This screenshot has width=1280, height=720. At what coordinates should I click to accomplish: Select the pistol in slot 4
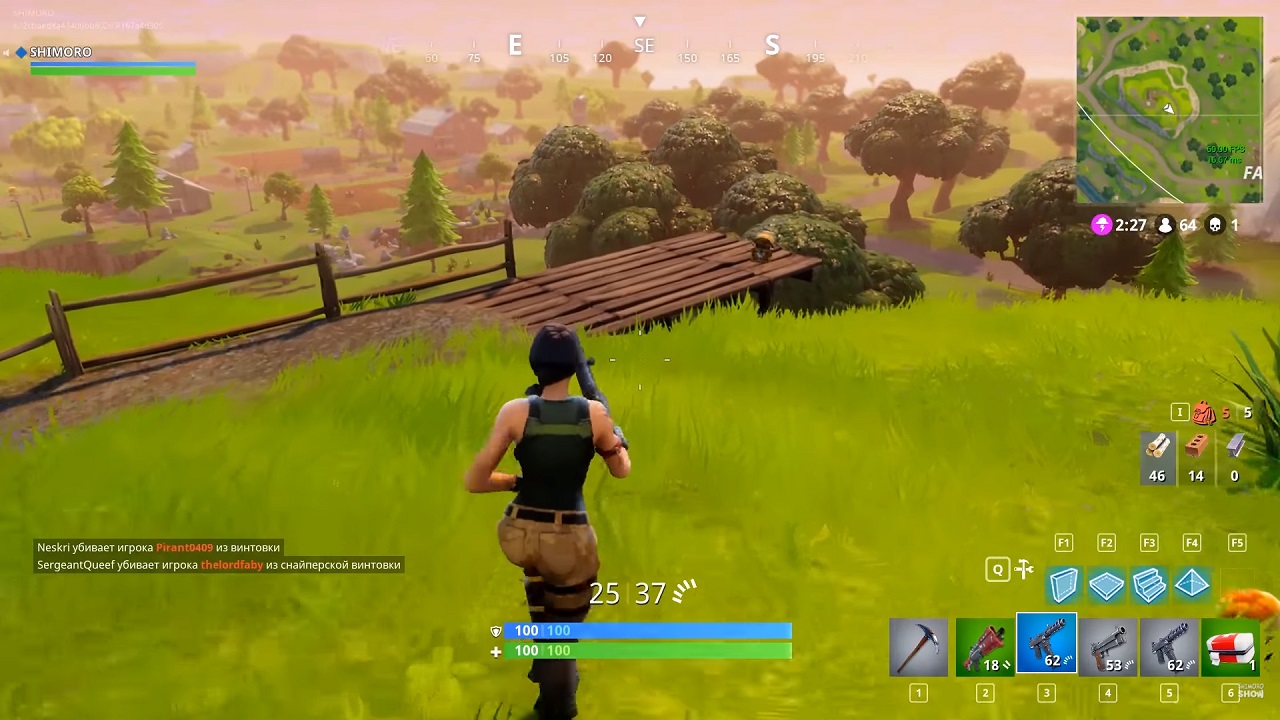1108,648
